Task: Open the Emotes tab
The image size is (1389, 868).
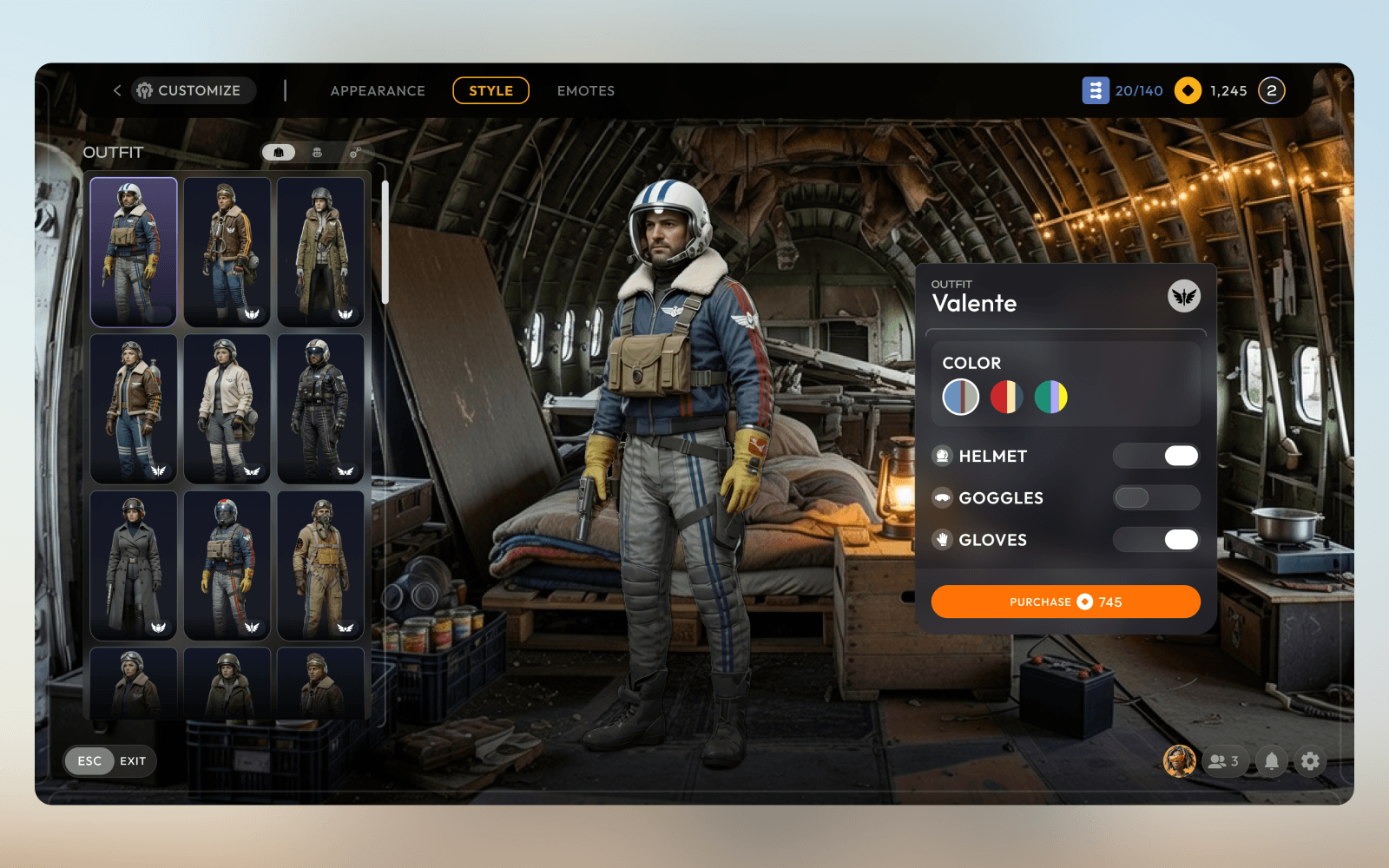Action: tap(586, 91)
